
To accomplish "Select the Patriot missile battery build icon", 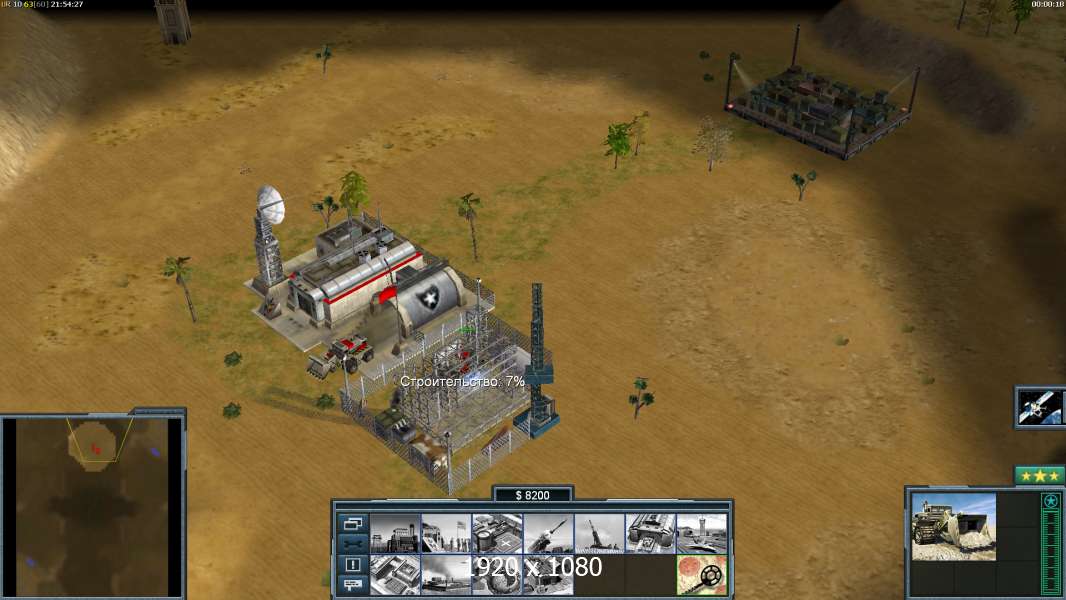I will pyautogui.click(x=548, y=534).
